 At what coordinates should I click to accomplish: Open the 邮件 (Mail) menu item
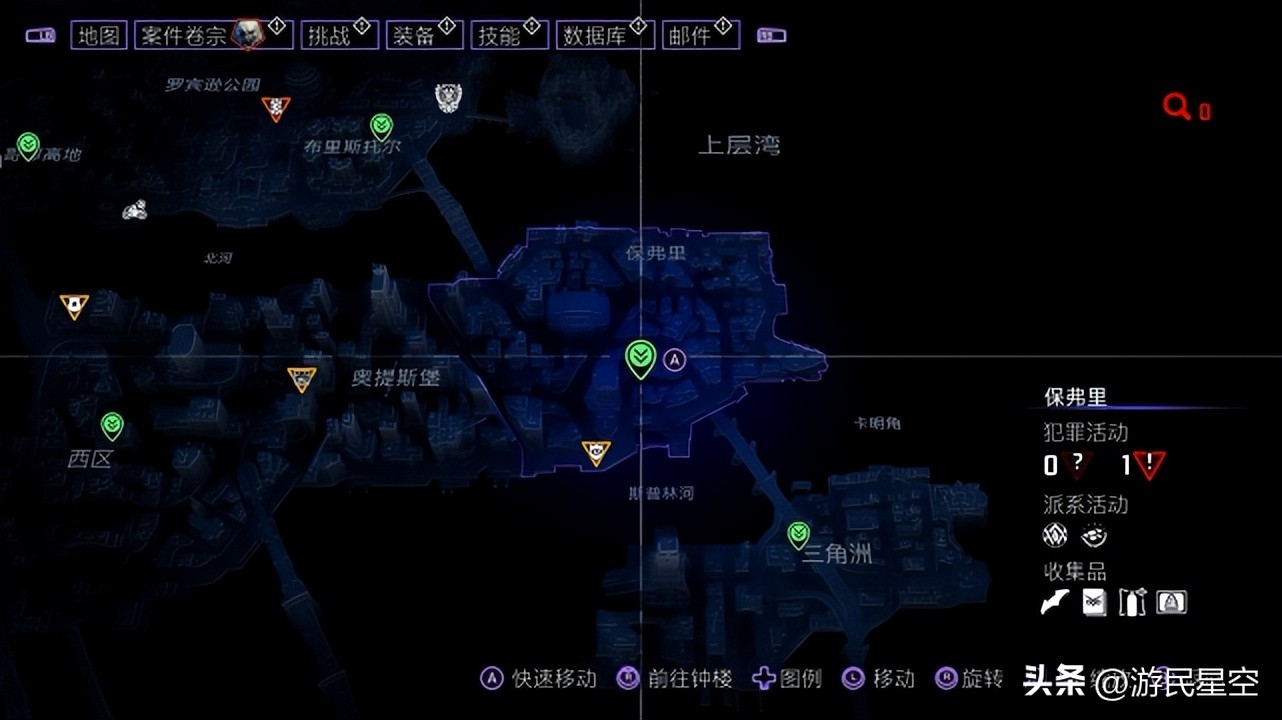pyautogui.click(x=700, y=33)
